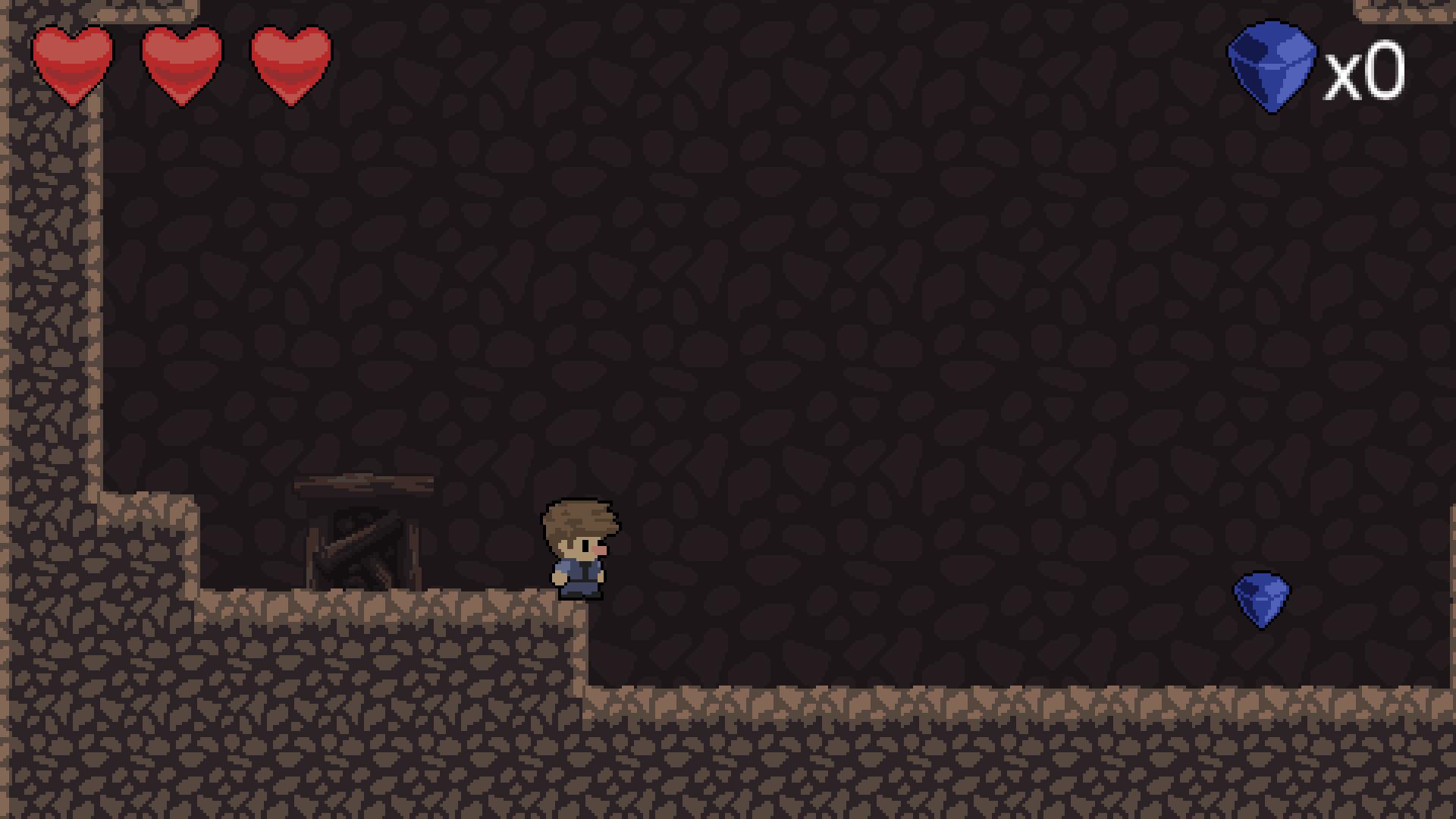This screenshot has width=1456, height=819.
Task: Select the blue diamond counter icon
Action: (x=1271, y=64)
